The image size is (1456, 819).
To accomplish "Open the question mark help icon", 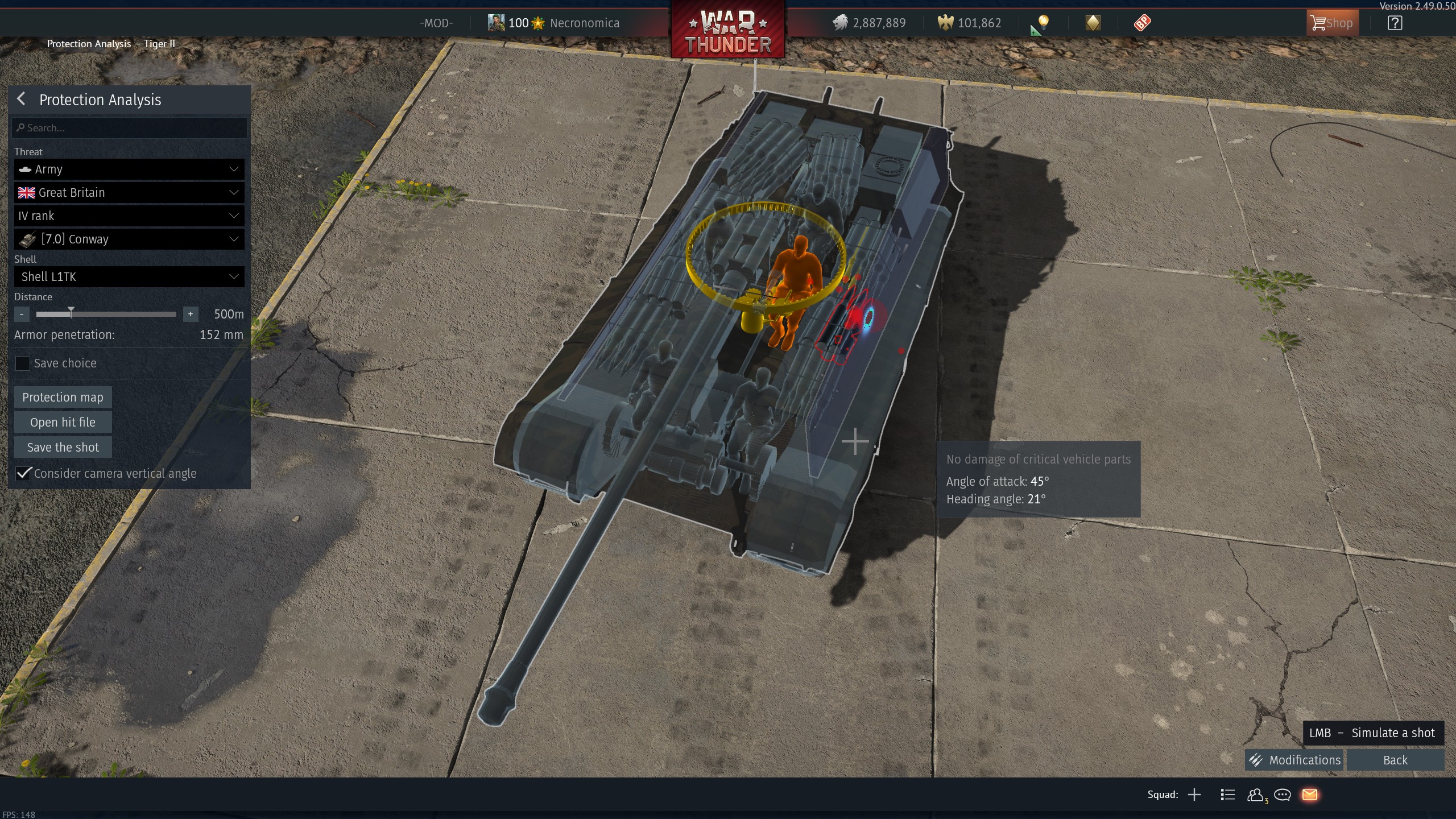I will click(1395, 23).
